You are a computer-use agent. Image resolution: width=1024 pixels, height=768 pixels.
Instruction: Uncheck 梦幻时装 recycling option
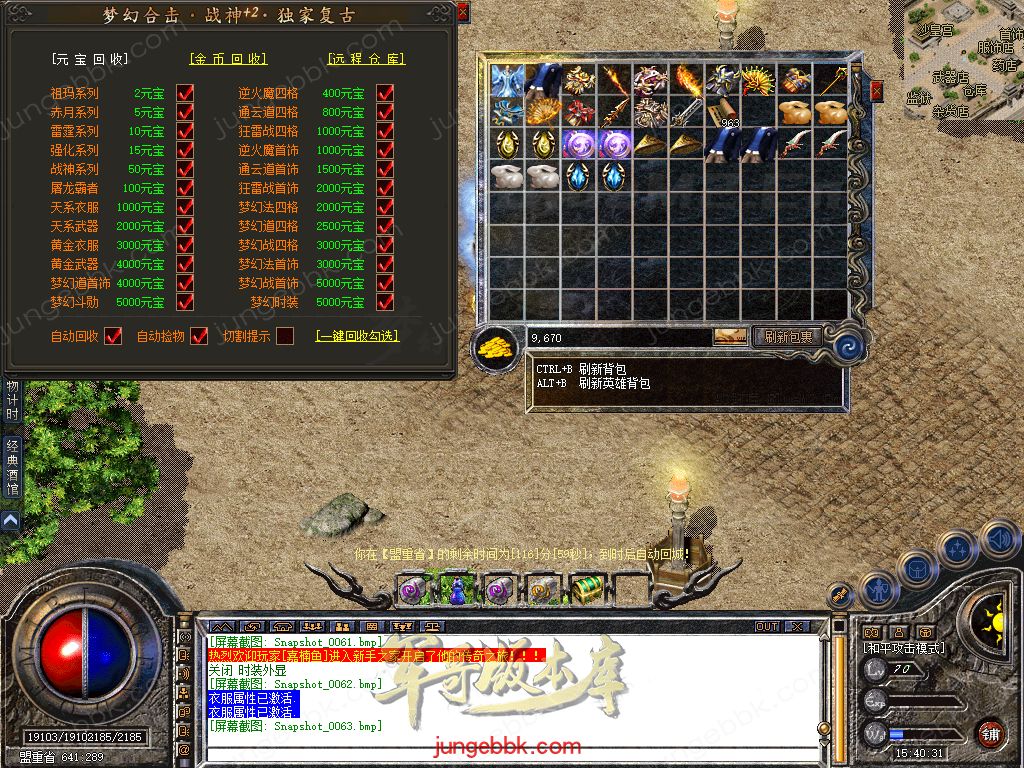(385, 302)
